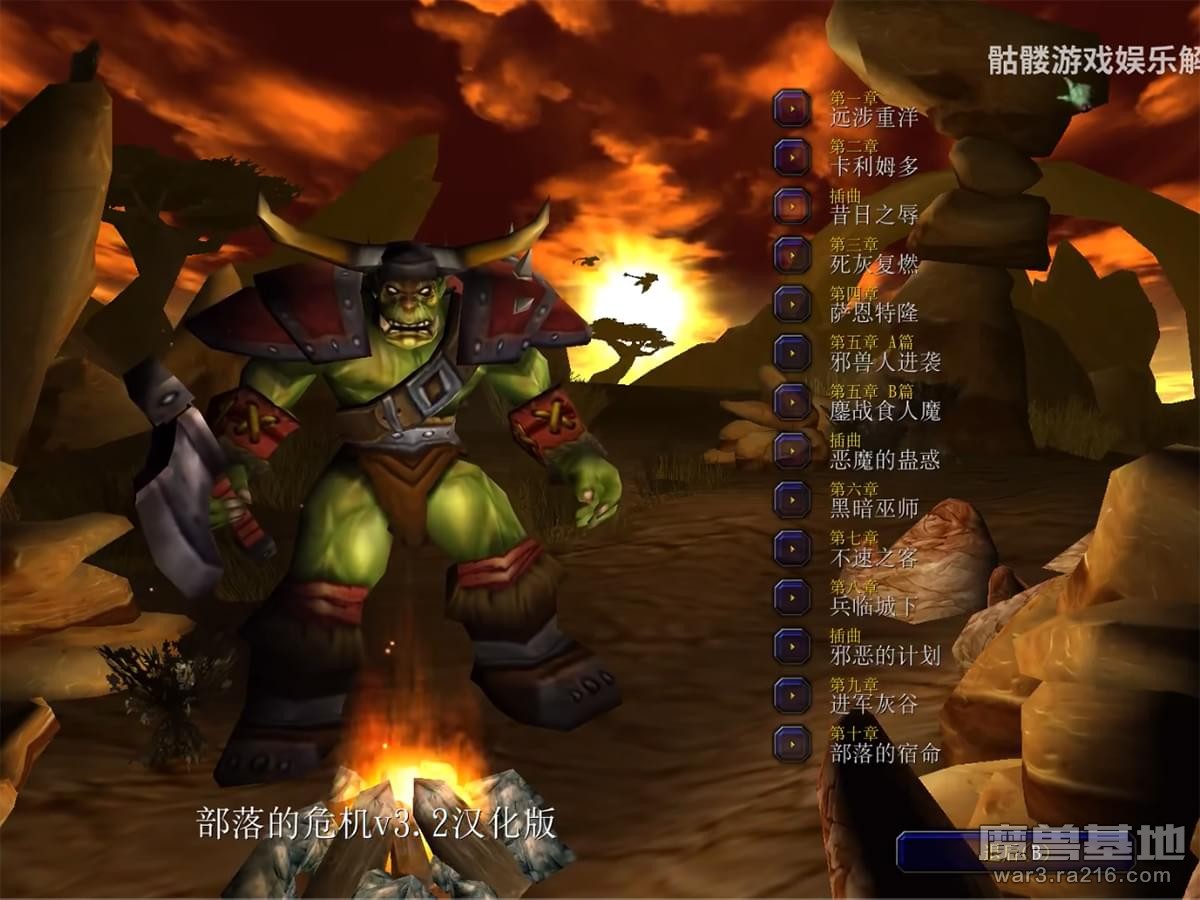Open Chapter Four 萨恩特隆
Screen dimensions: 1200x900
pos(792,304)
